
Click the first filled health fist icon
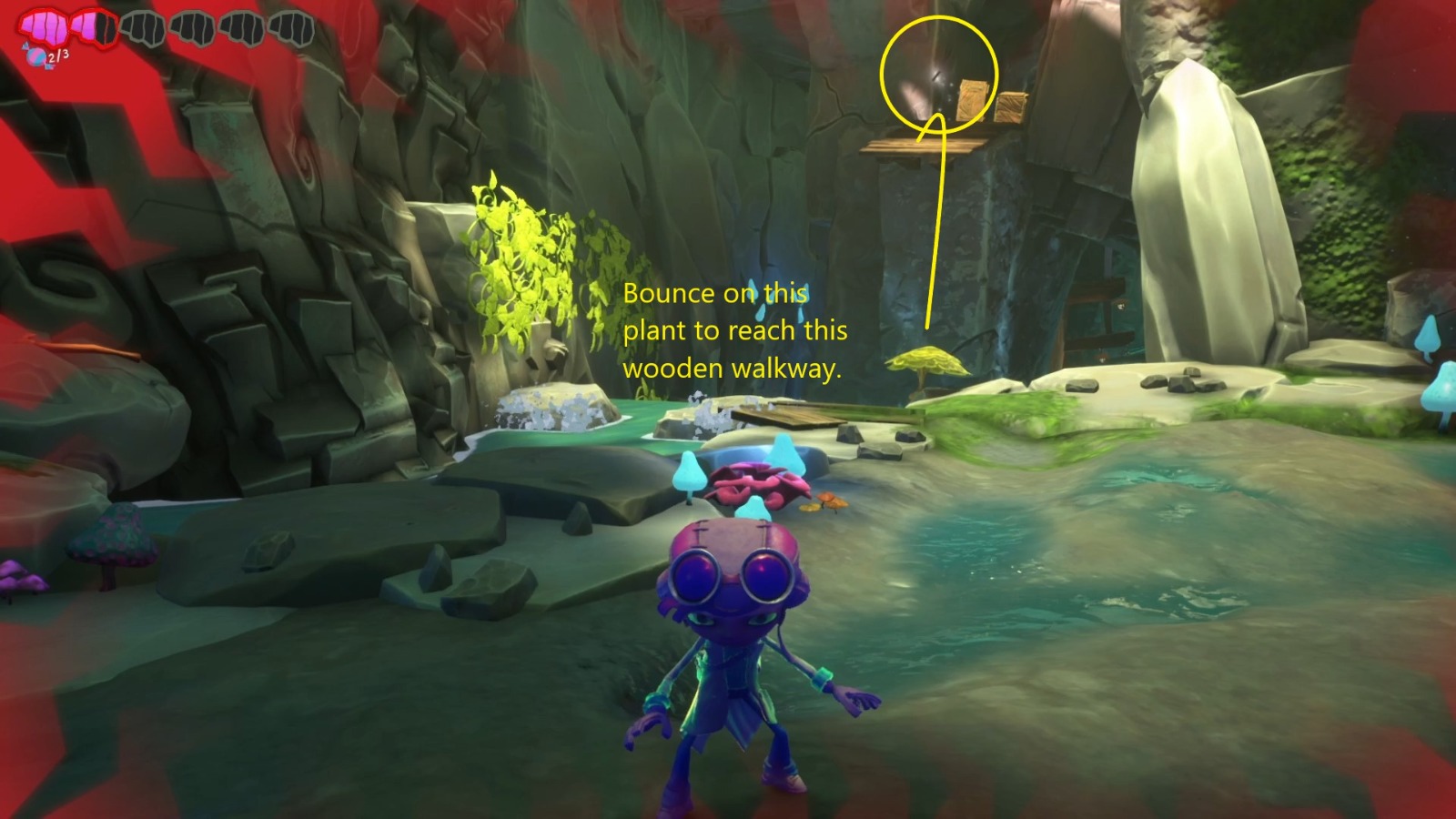click(41, 27)
